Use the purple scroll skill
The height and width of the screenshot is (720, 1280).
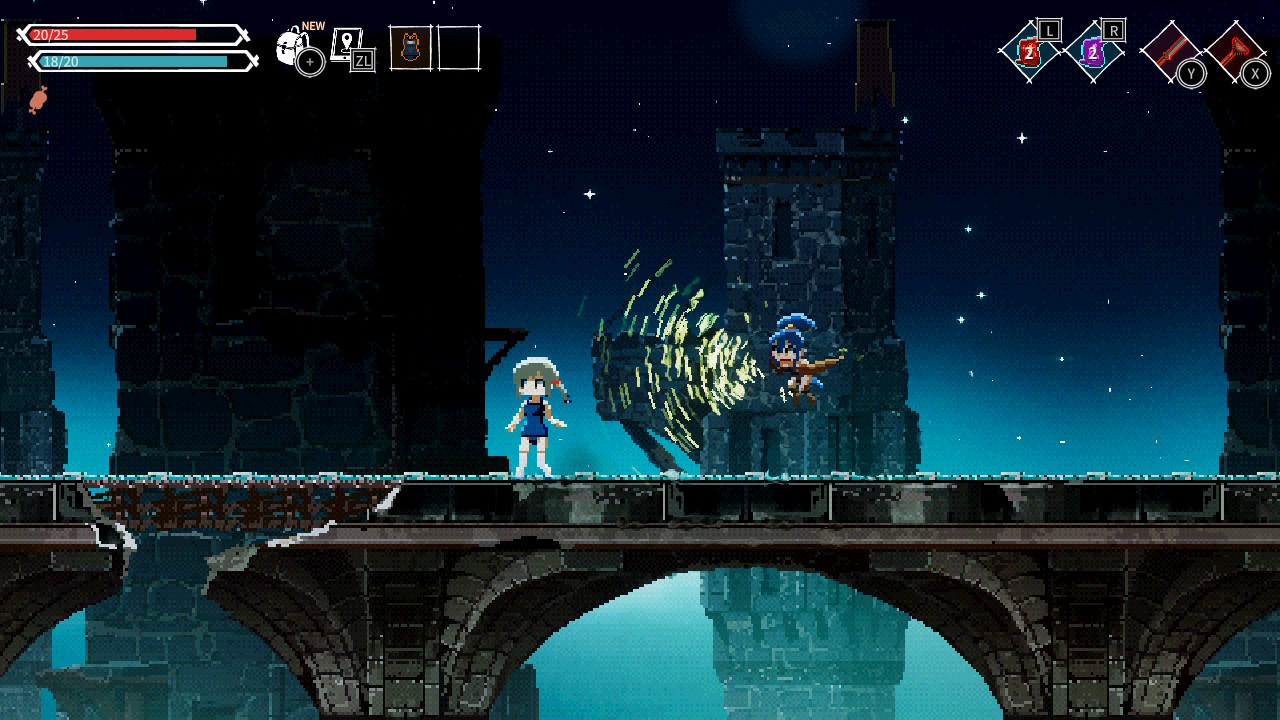tap(1093, 52)
